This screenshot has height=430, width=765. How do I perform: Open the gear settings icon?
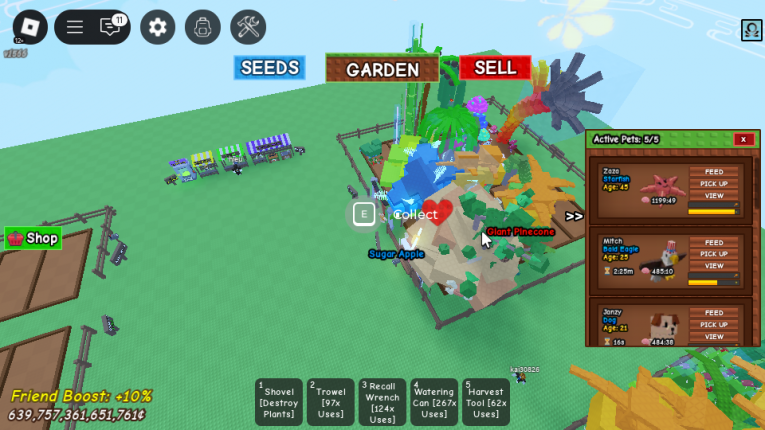pyautogui.click(x=157, y=27)
